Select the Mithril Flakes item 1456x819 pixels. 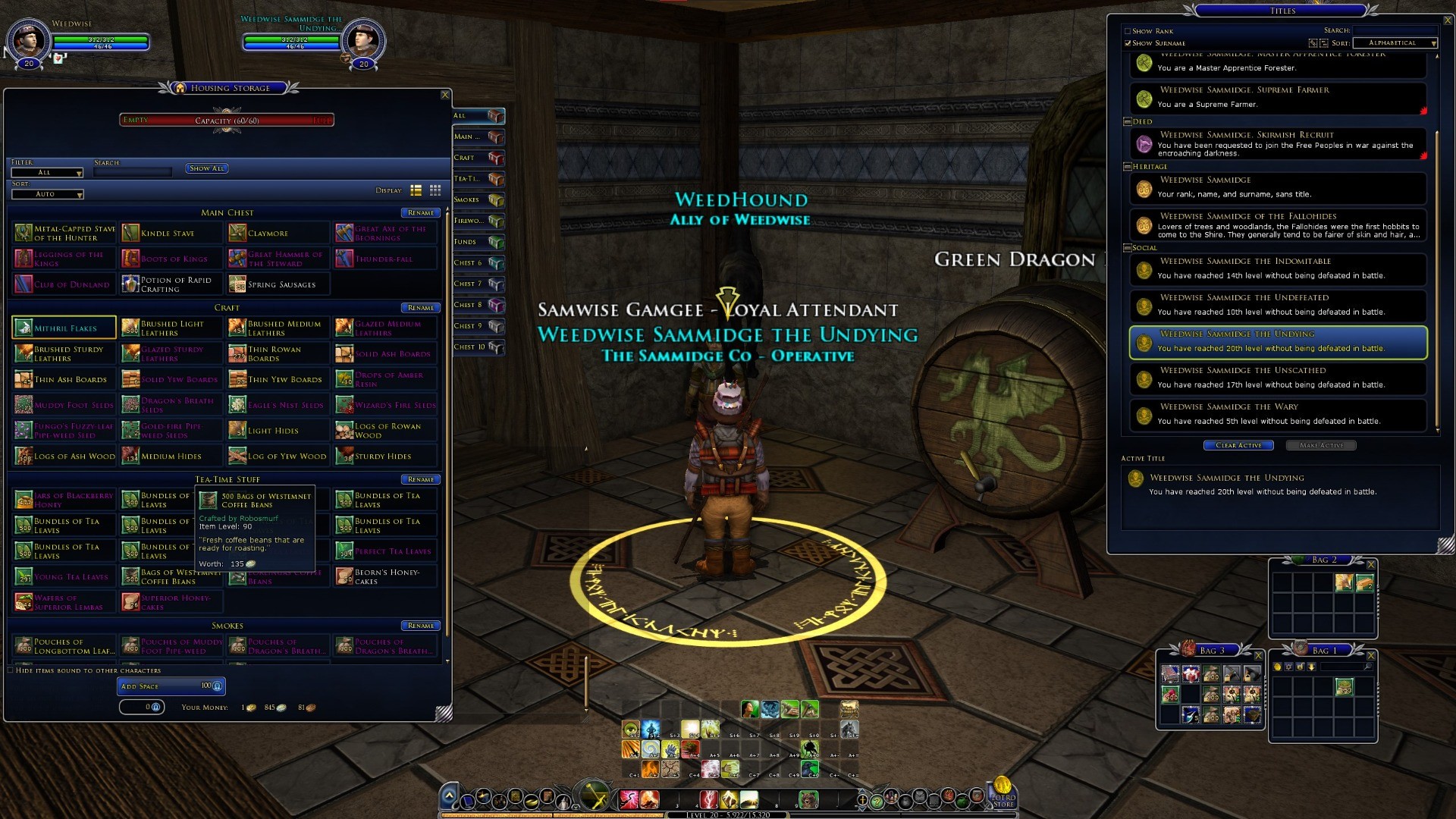click(64, 328)
